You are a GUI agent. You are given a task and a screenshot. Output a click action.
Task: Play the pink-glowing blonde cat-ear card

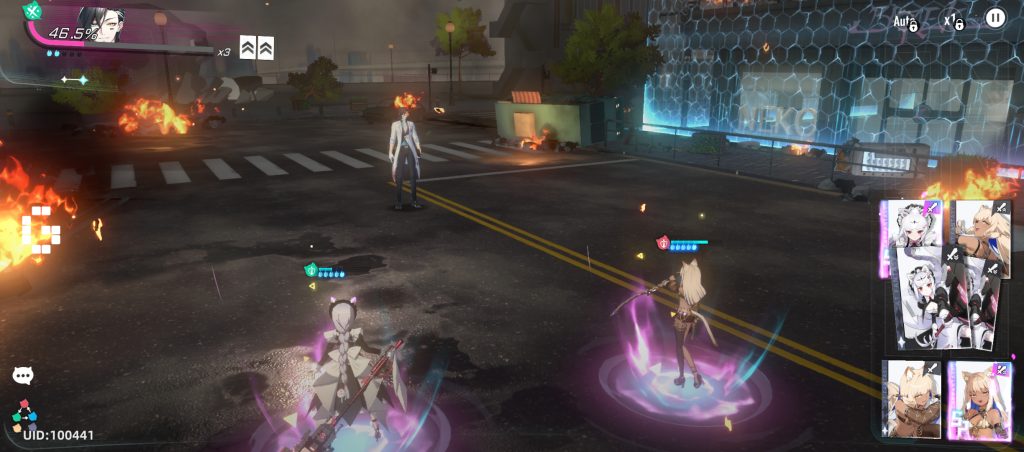tap(978, 400)
